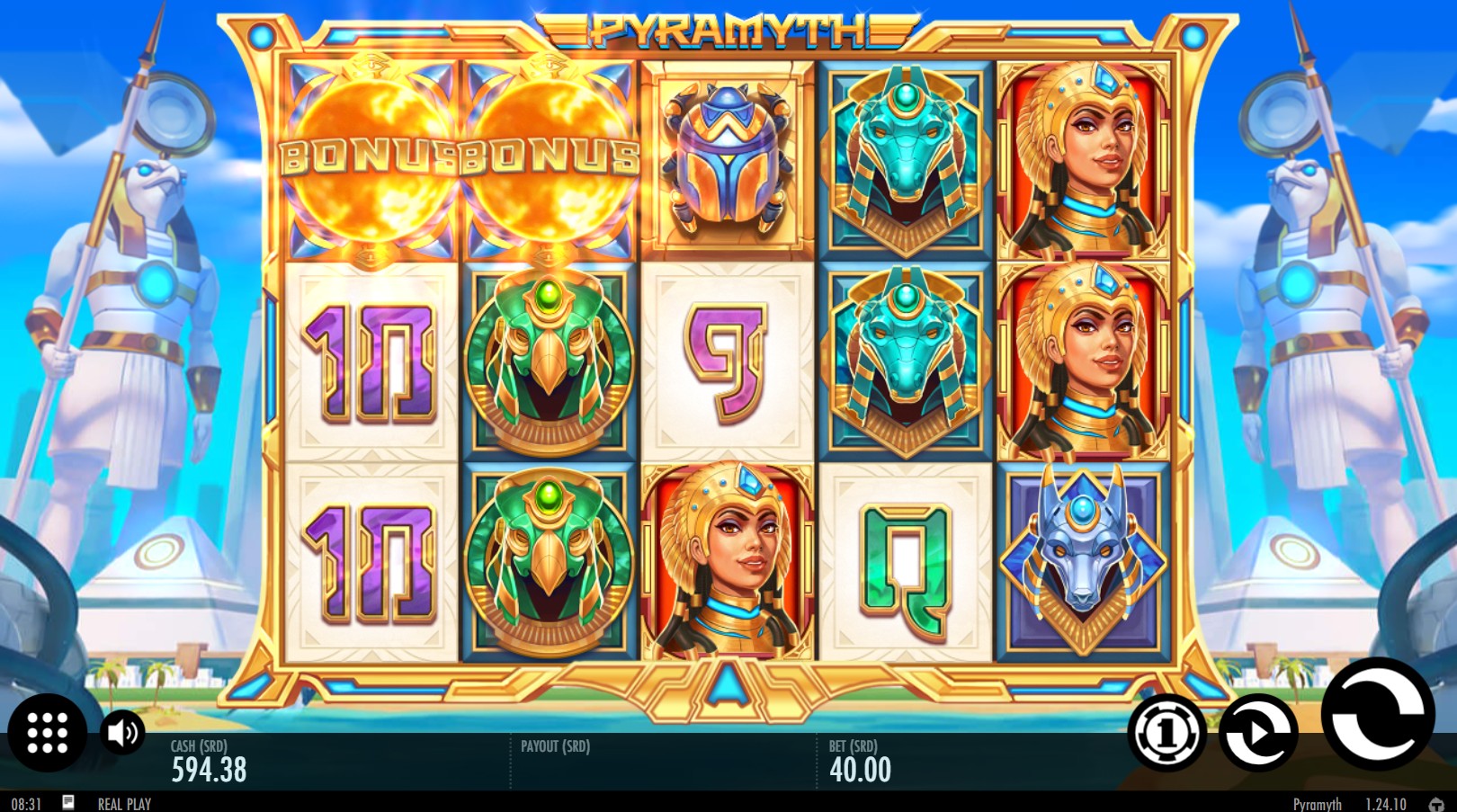Click the PYRAMYTH title banner

point(724,27)
